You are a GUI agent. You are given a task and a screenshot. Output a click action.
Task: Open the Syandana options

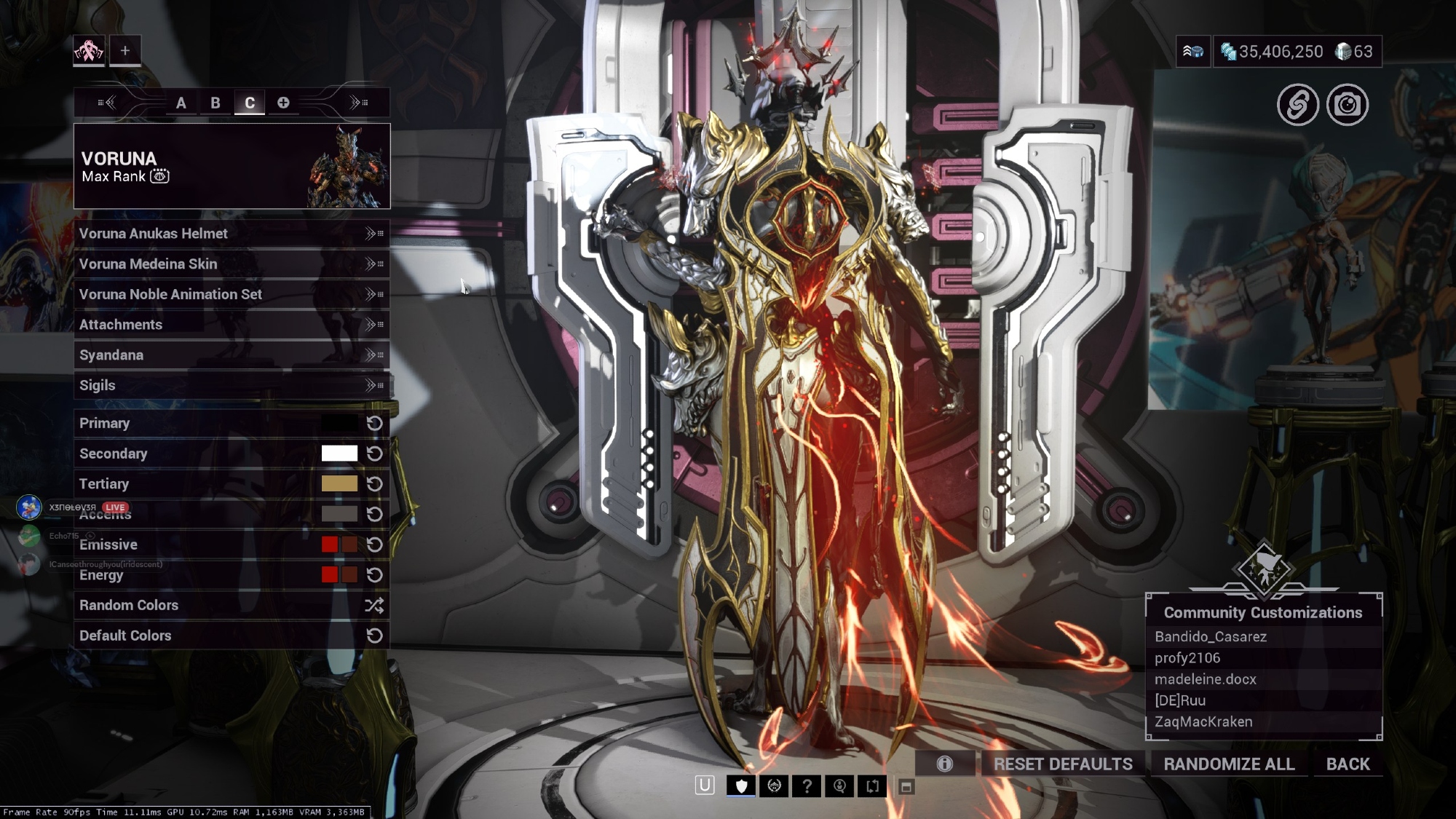click(x=231, y=355)
